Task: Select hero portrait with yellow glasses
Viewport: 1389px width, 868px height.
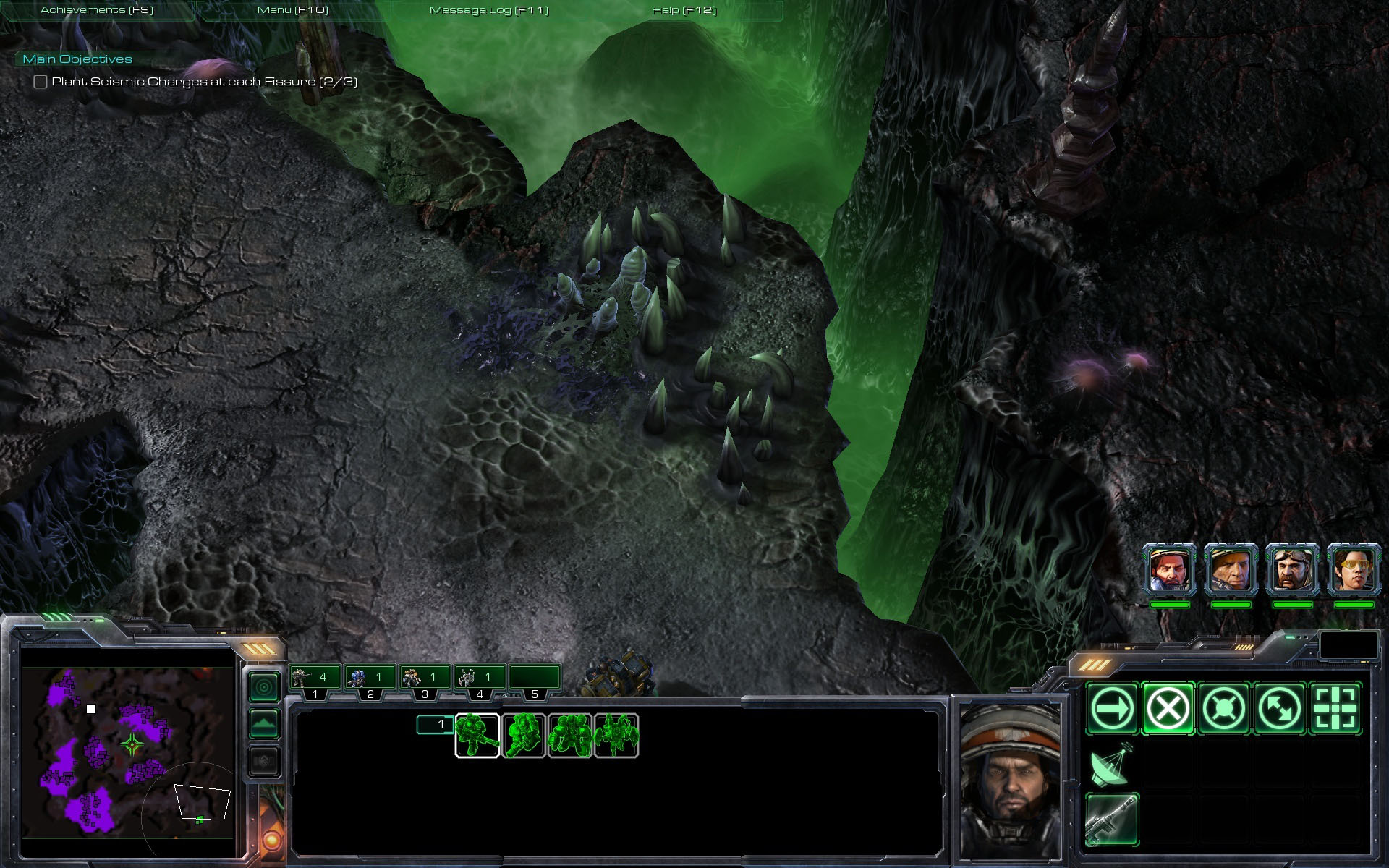Action: tap(1354, 571)
